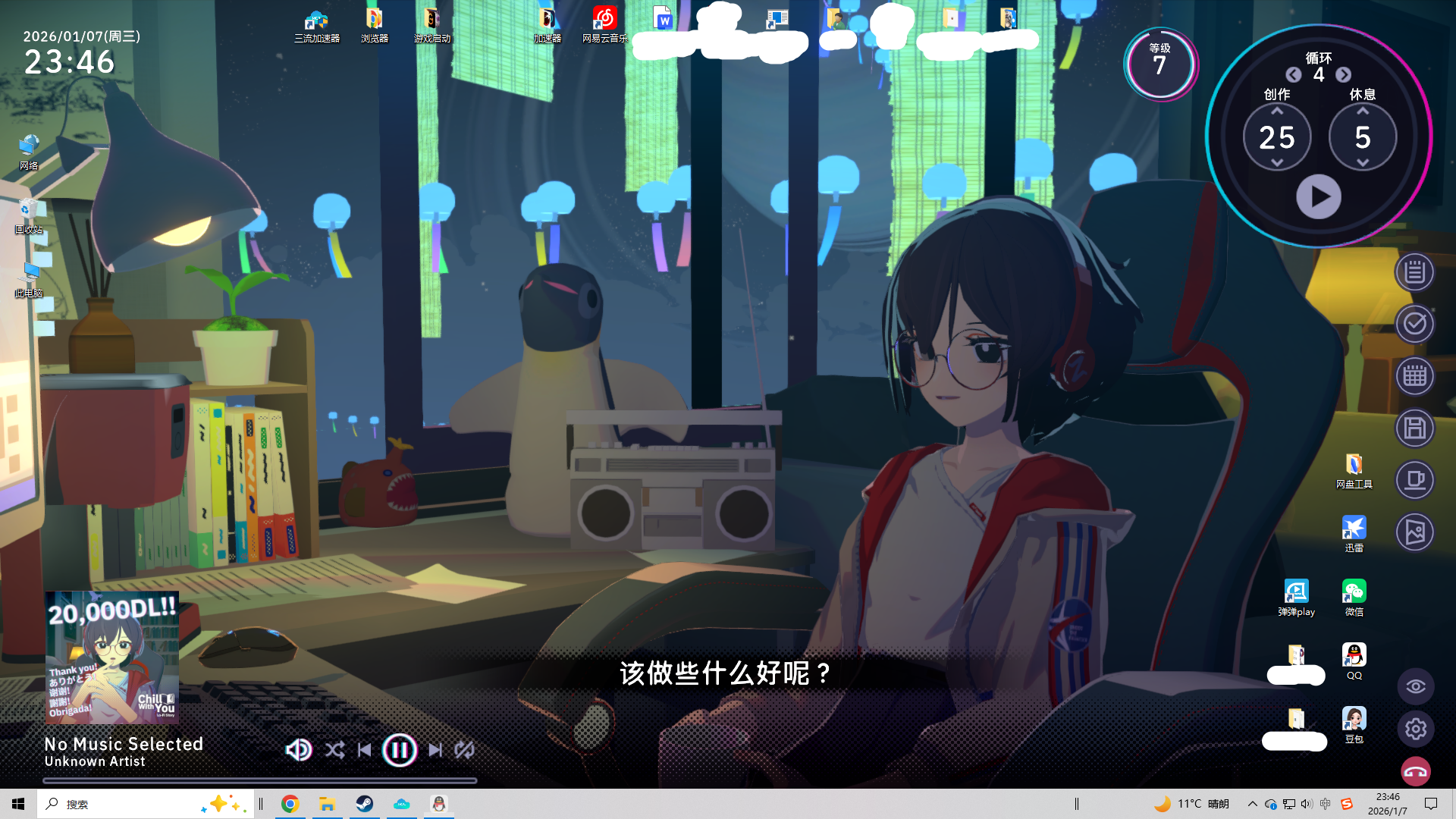
Task: Reduce the 循环 cycle count
Action: (x=1294, y=74)
